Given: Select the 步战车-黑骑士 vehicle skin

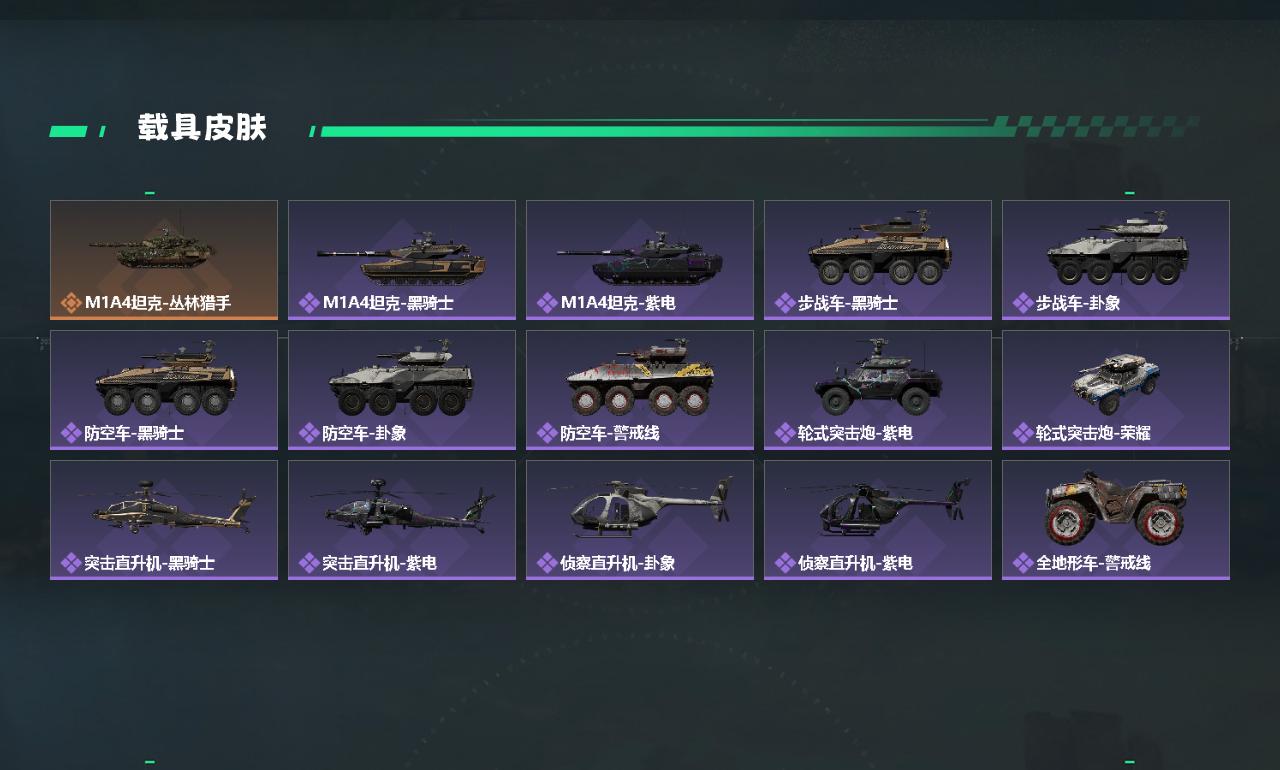Looking at the screenshot, I should 878,260.
